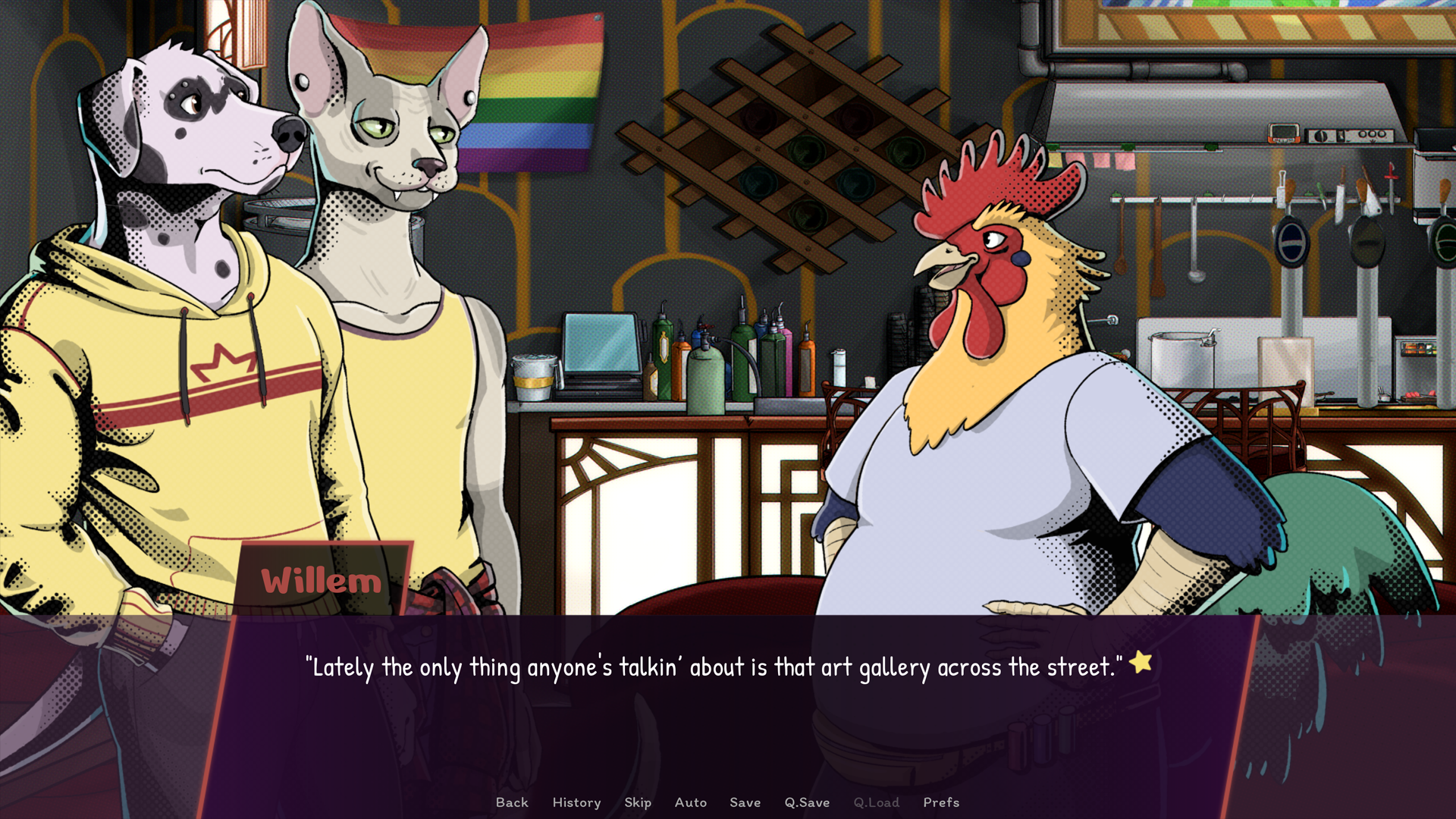1456x819 pixels.
Task: Quick save with Q.Save
Action: tap(807, 802)
